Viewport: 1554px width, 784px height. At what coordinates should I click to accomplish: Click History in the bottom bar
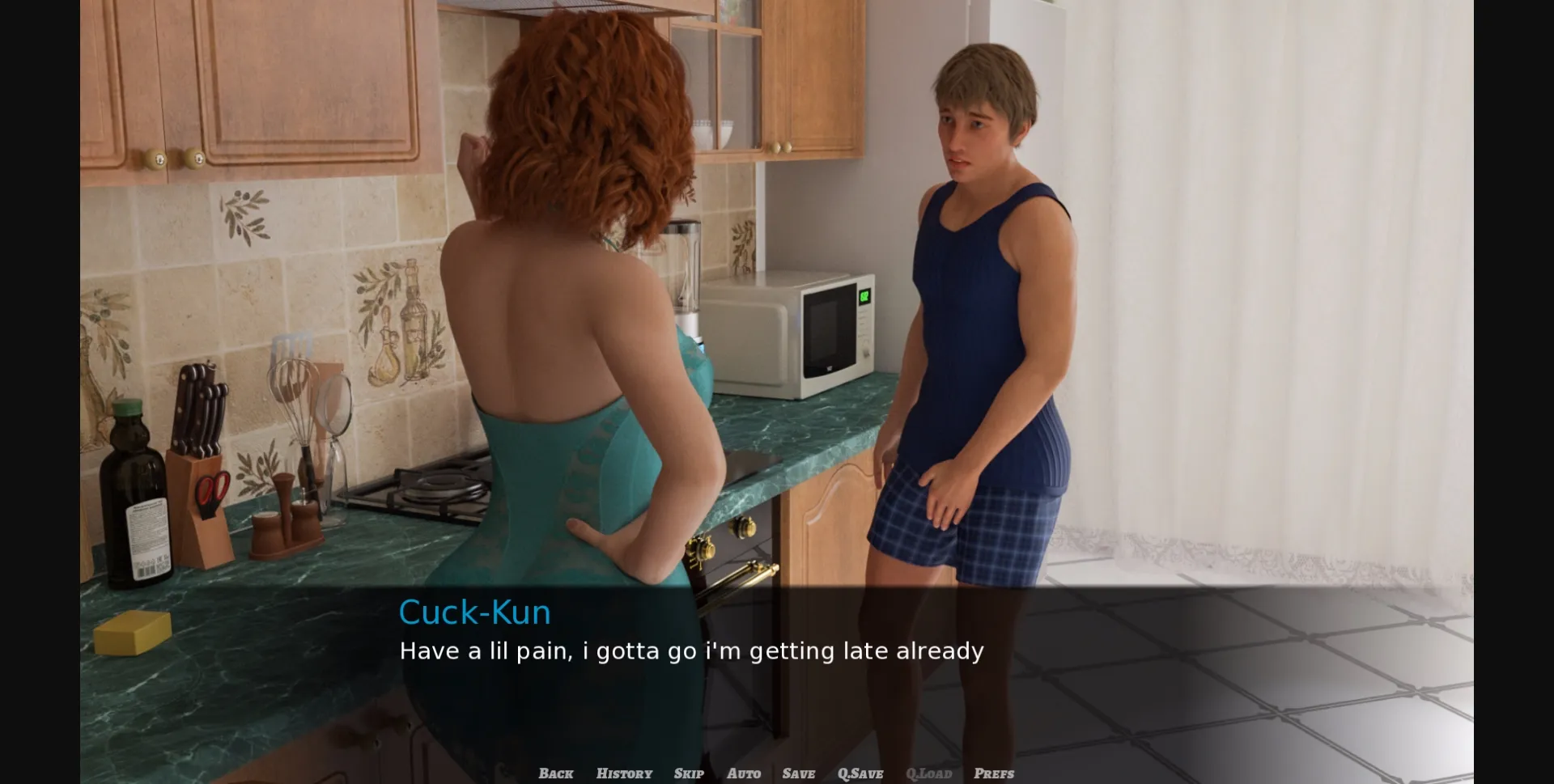[624, 773]
